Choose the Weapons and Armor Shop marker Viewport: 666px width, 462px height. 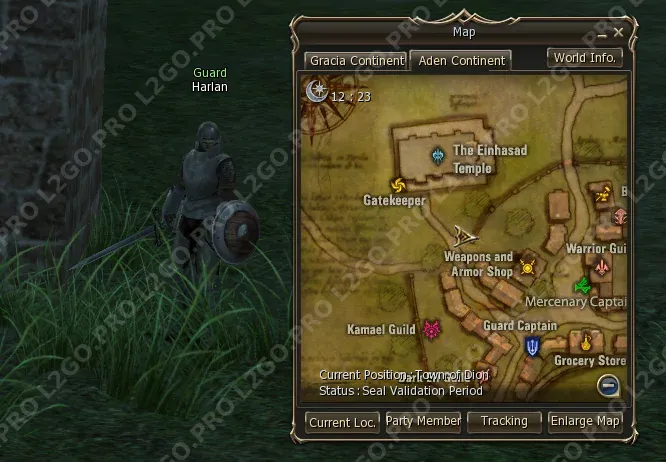(x=527, y=267)
